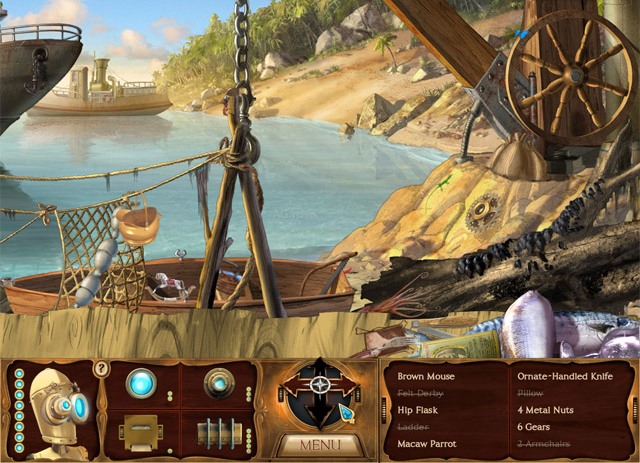Select Ornate-Handled Knife list entry
This screenshot has width=640, height=463.
566,377
